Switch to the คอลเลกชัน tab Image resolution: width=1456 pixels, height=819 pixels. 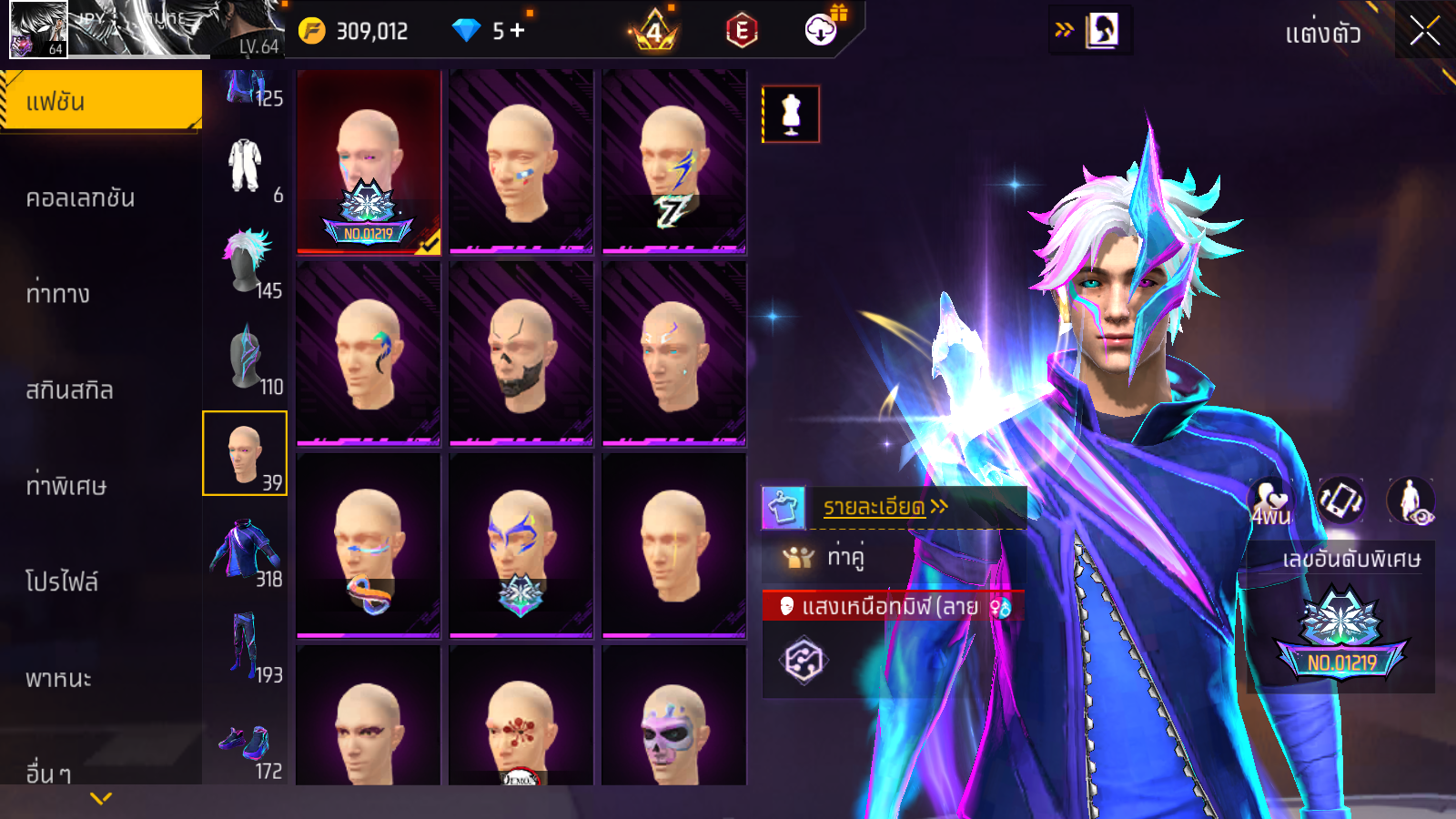coord(80,198)
